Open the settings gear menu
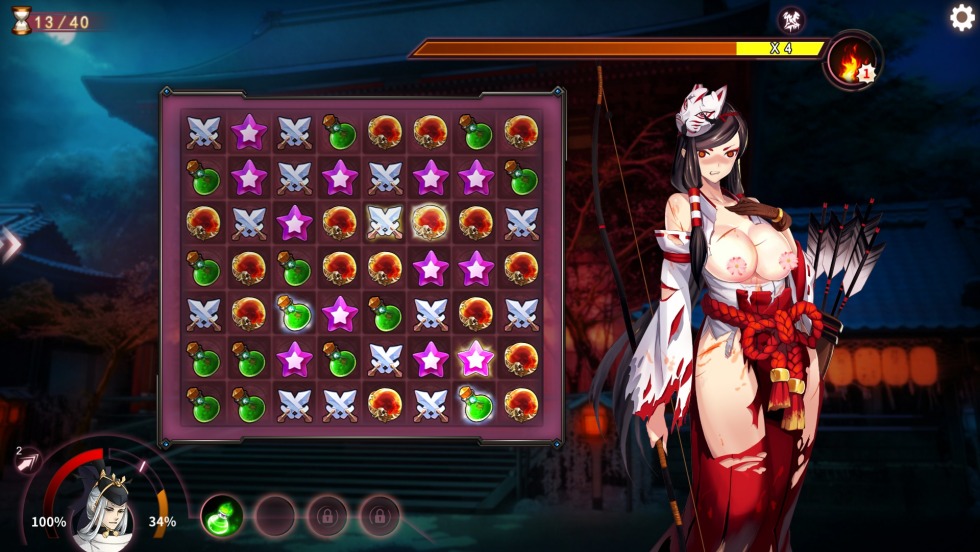This screenshot has width=980, height=552. click(x=962, y=17)
